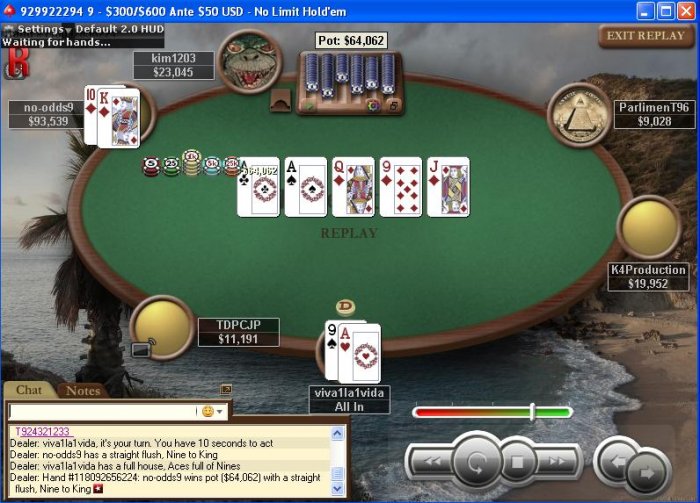The height and width of the screenshot is (503, 700).
Task: Select the Chat tab
Action: point(29,391)
